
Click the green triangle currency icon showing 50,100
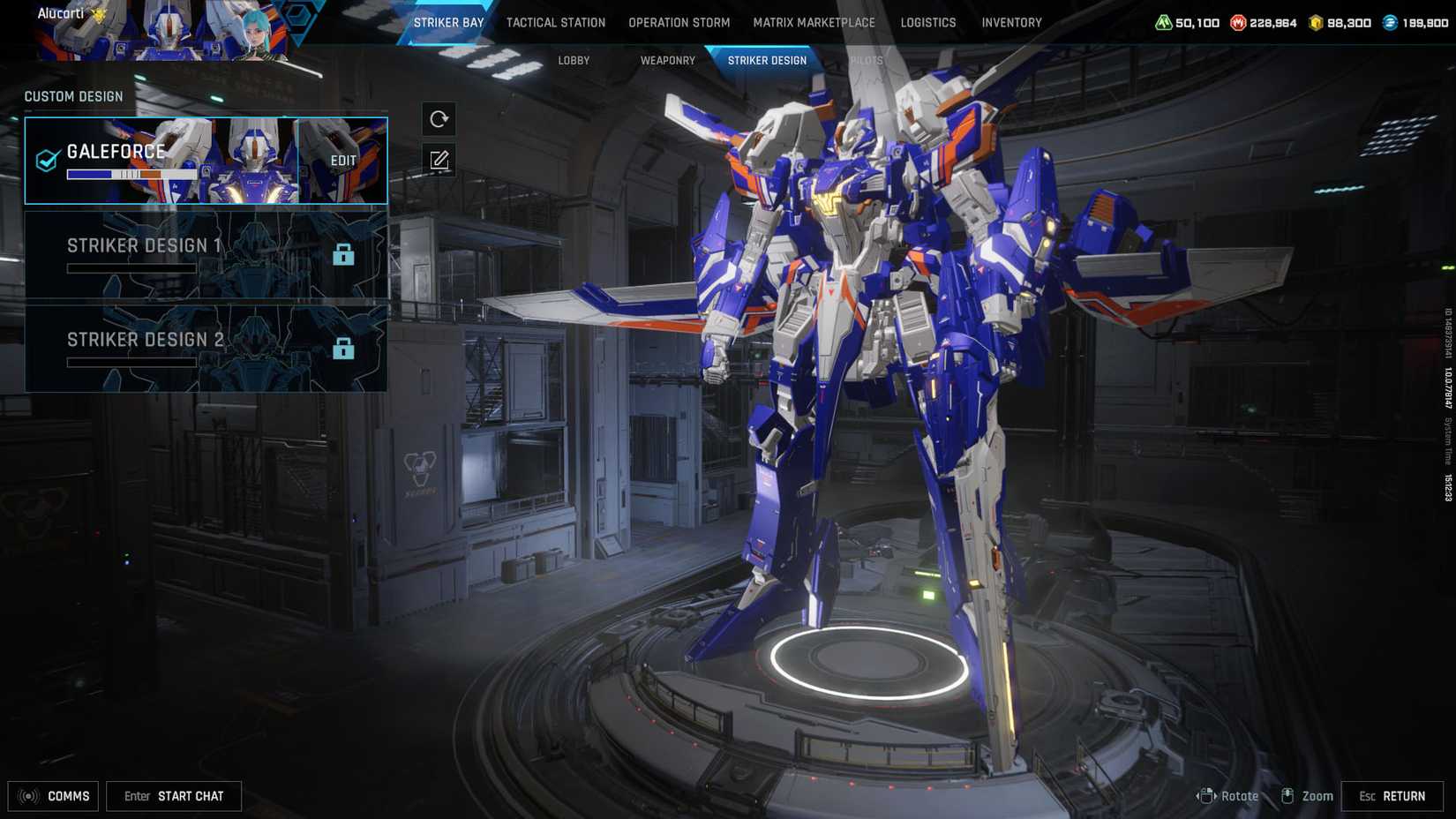click(x=1162, y=22)
